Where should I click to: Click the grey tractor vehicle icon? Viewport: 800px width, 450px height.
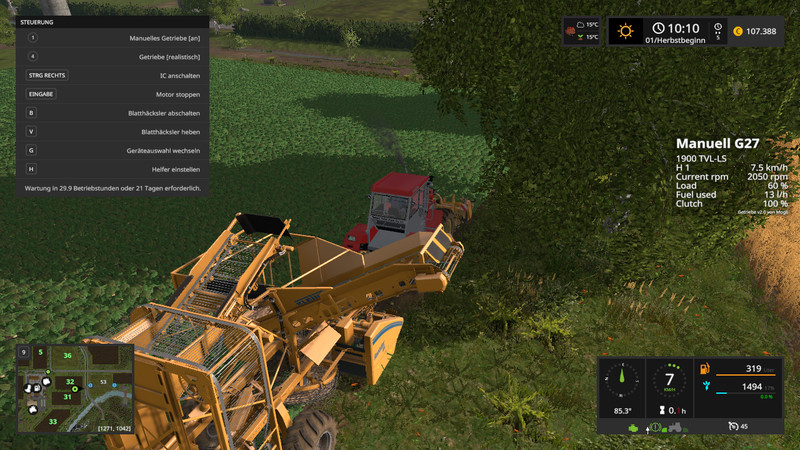point(676,427)
